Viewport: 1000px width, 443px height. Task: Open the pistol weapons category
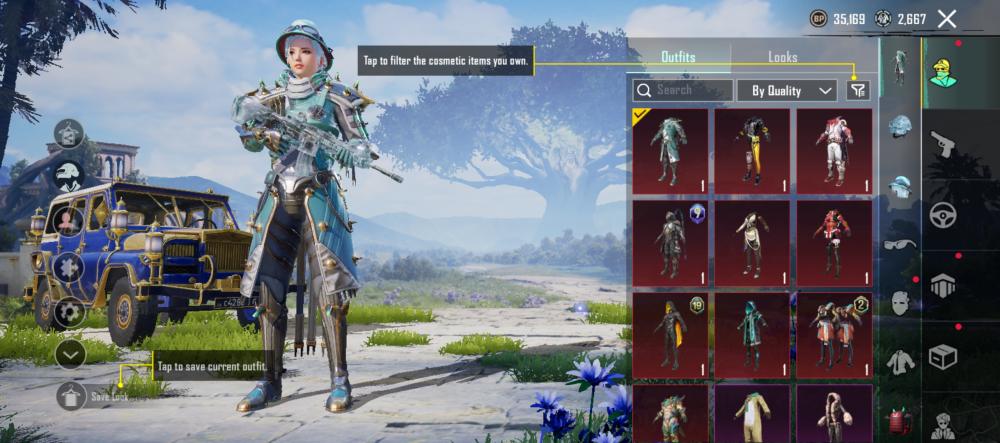[x=942, y=145]
